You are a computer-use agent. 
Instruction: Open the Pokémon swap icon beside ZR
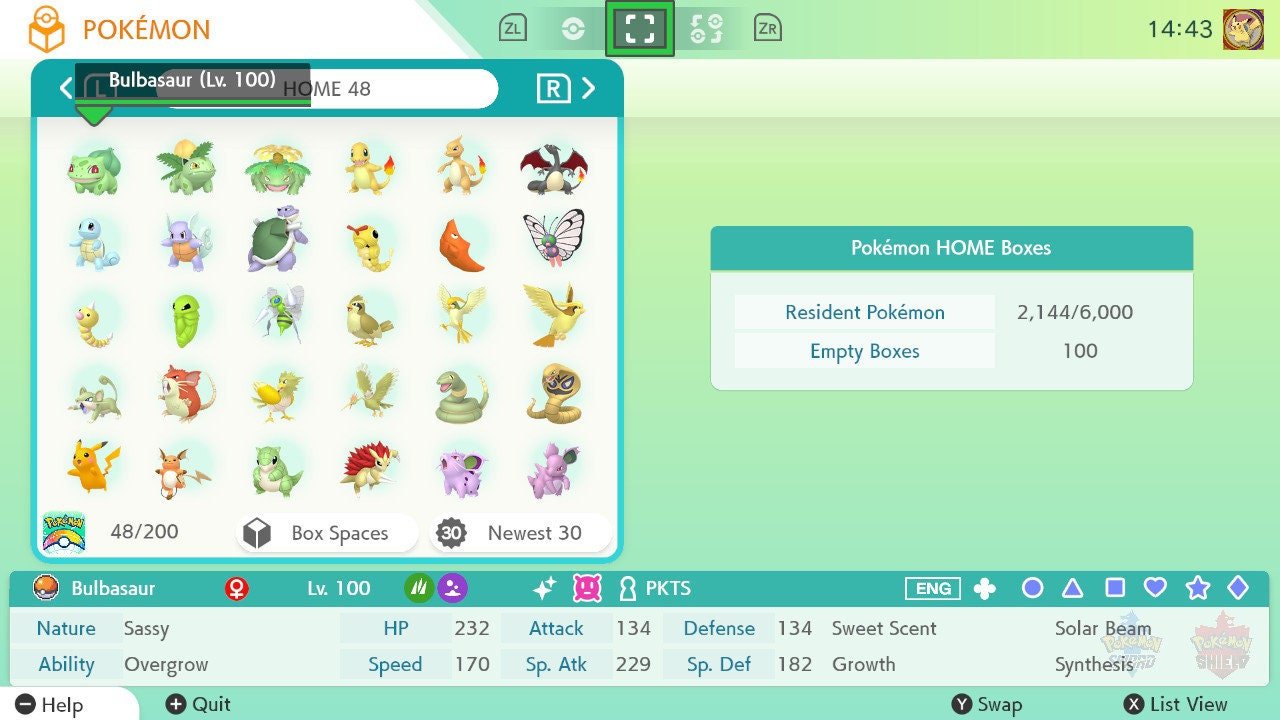[707, 27]
